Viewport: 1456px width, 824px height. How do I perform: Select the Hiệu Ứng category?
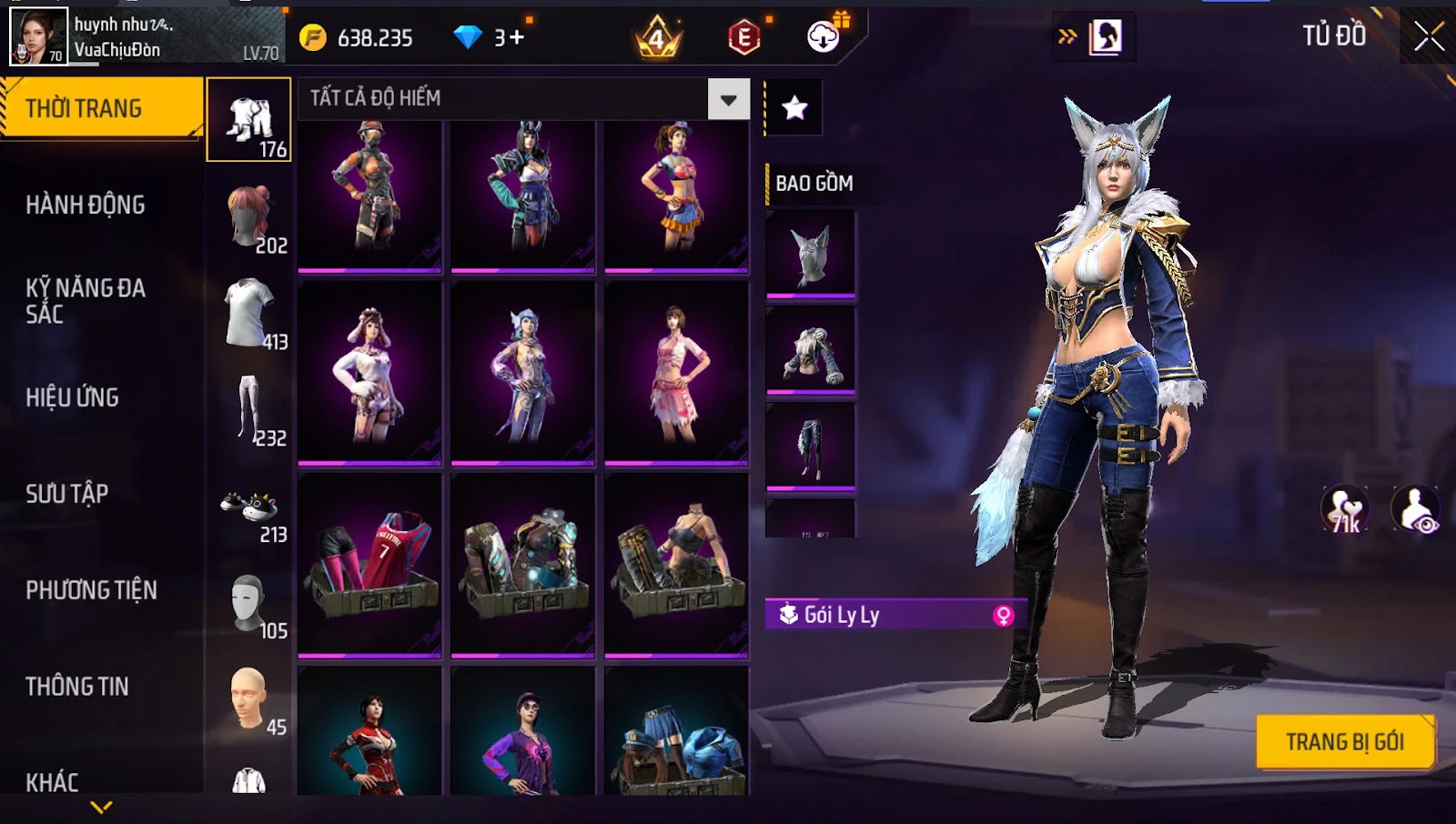point(73,397)
